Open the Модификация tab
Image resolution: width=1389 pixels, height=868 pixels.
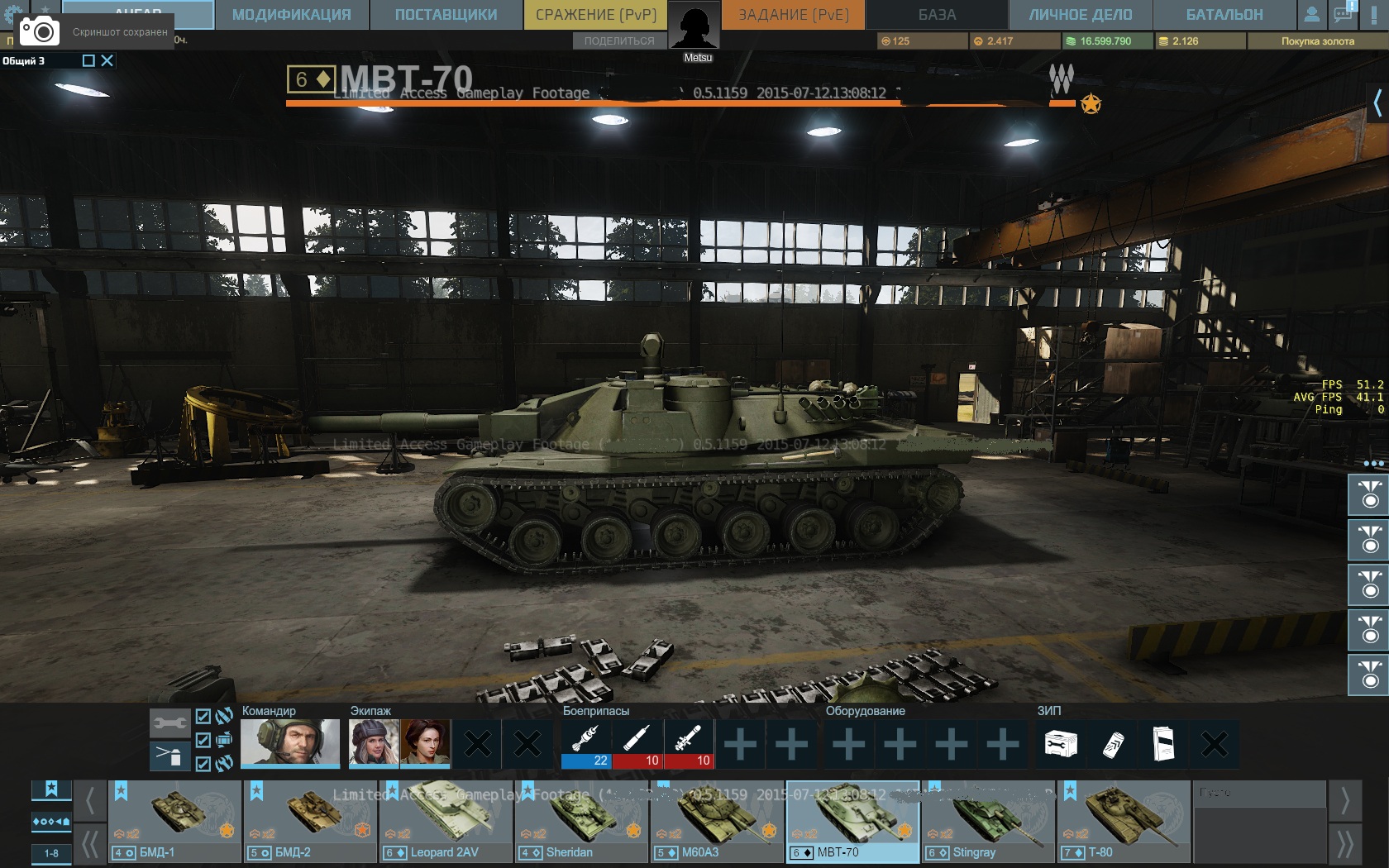[291, 15]
